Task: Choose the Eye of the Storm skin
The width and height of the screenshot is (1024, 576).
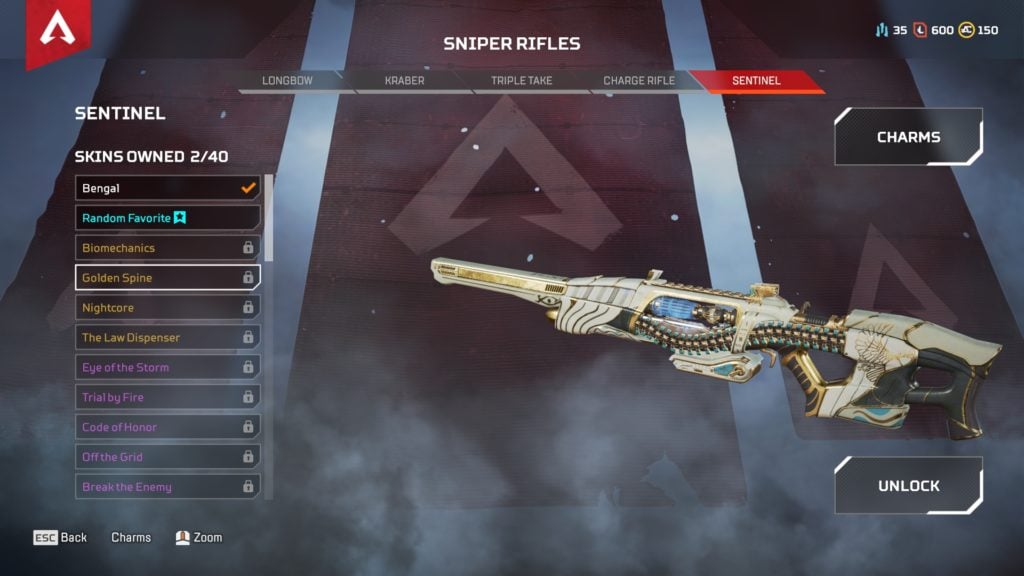Action: (x=167, y=368)
